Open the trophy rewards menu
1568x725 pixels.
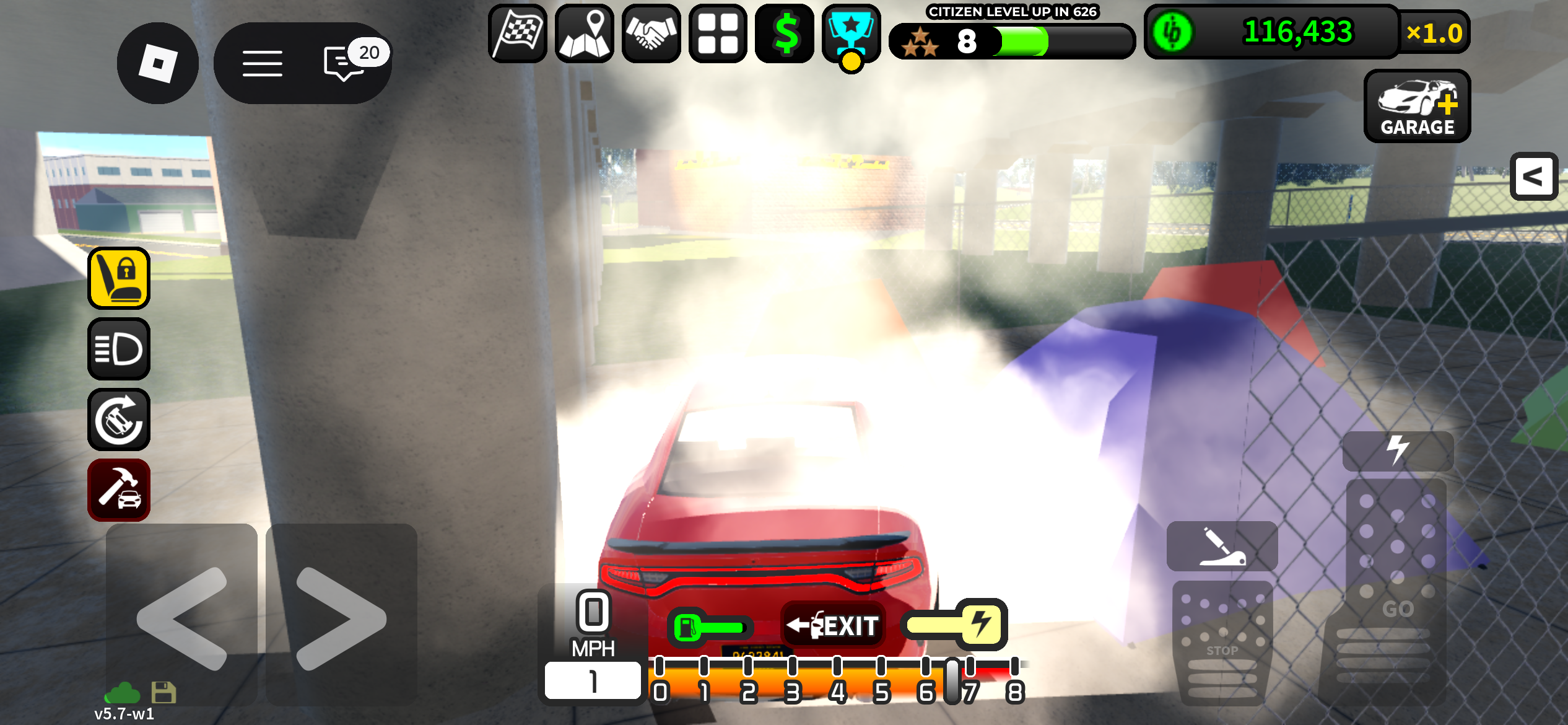(x=852, y=33)
